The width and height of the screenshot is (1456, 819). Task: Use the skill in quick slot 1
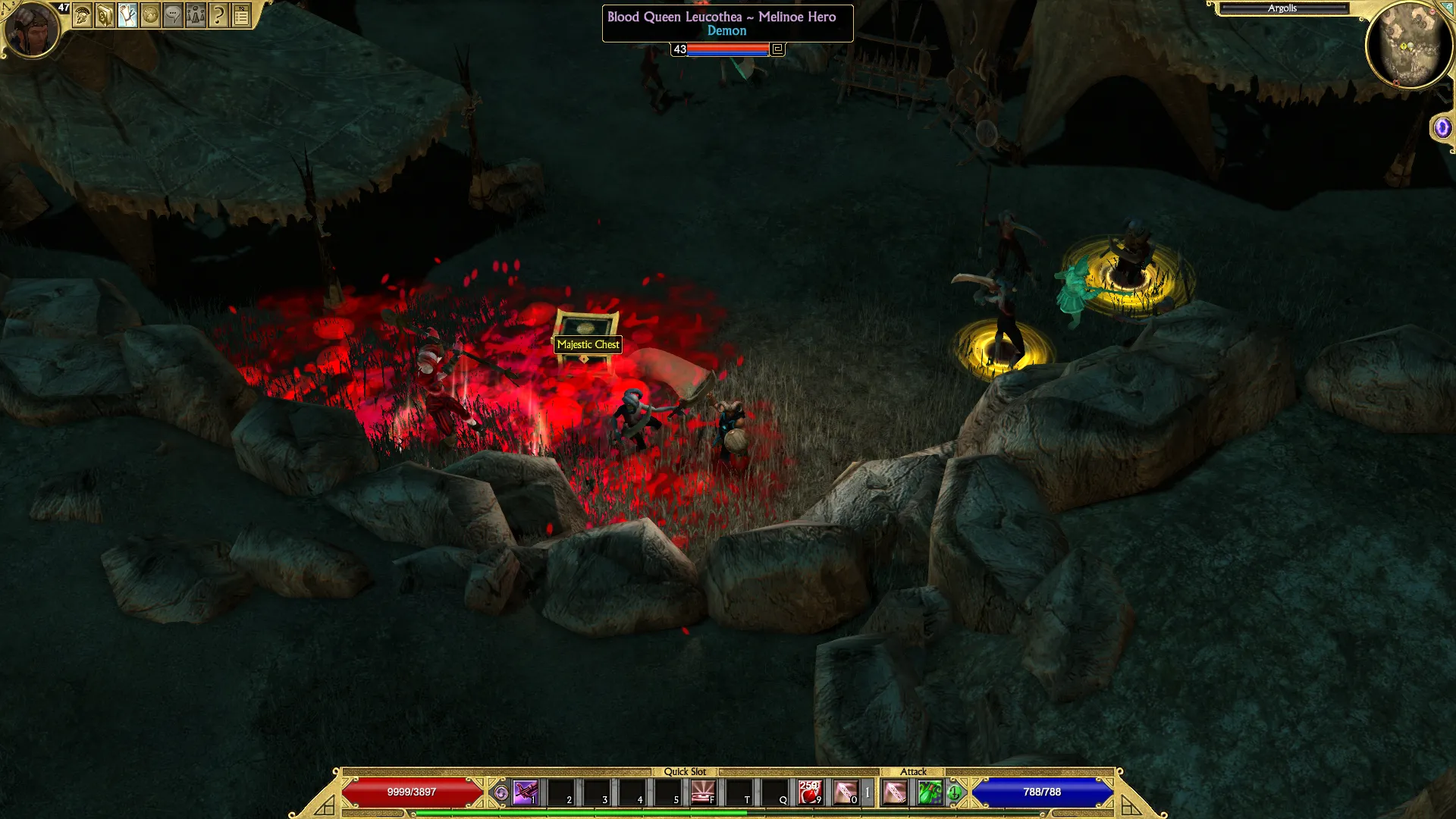[525, 792]
